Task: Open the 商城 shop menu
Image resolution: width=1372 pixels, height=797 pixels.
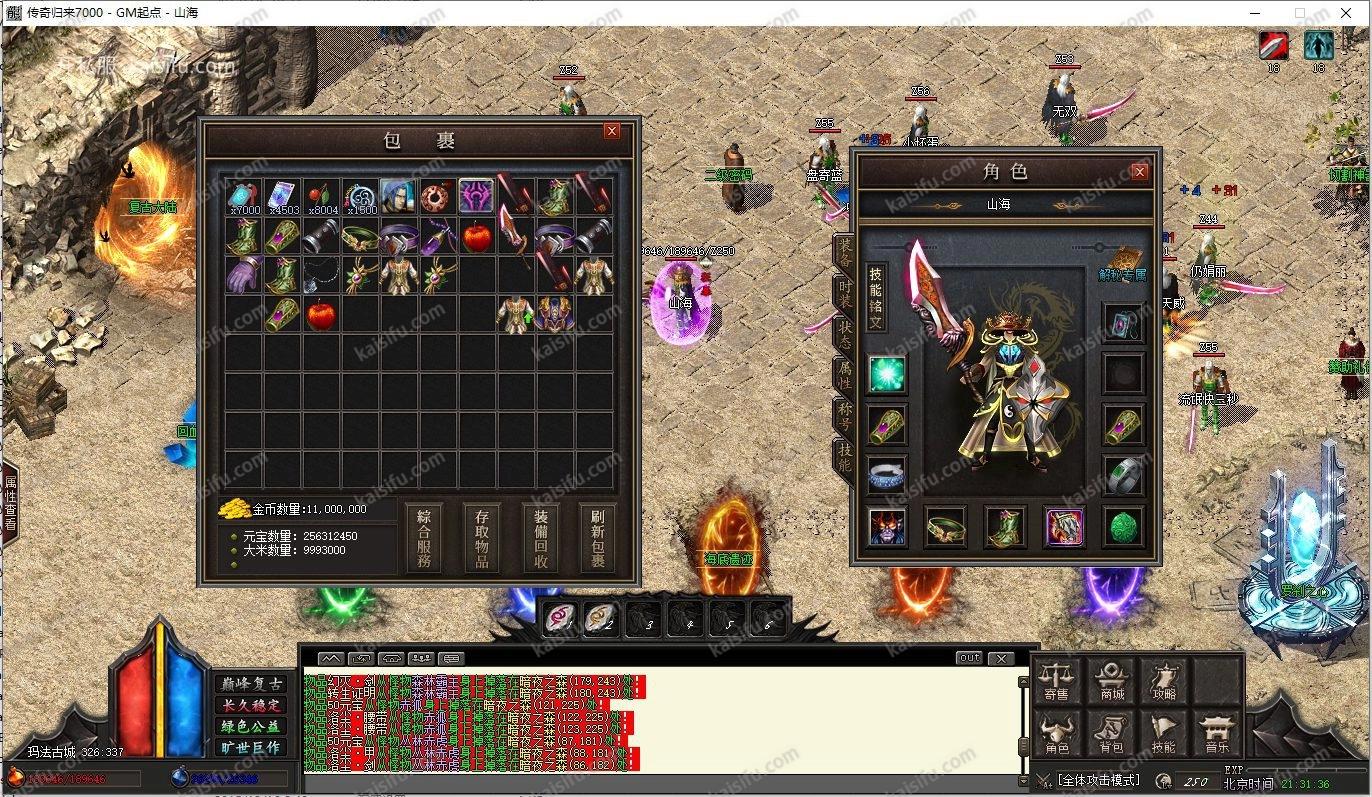Action: pos(1111,680)
